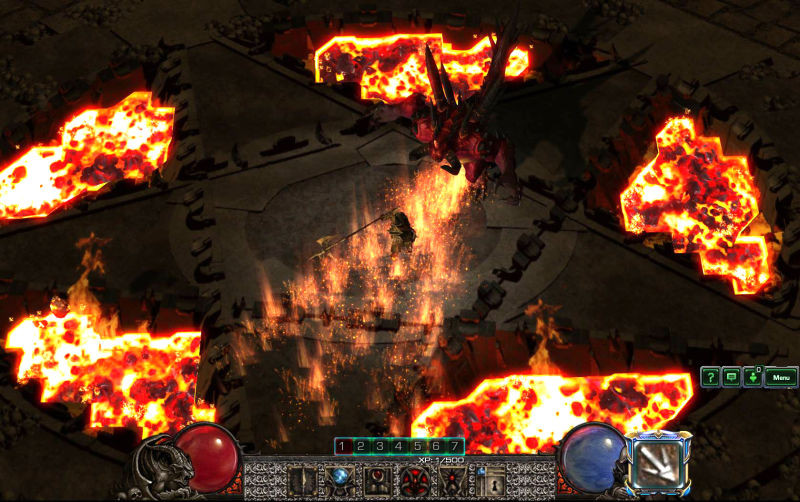This screenshot has width=800, height=502.
Task: Select hotbar tab number 4
Action: pyautogui.click(x=398, y=446)
